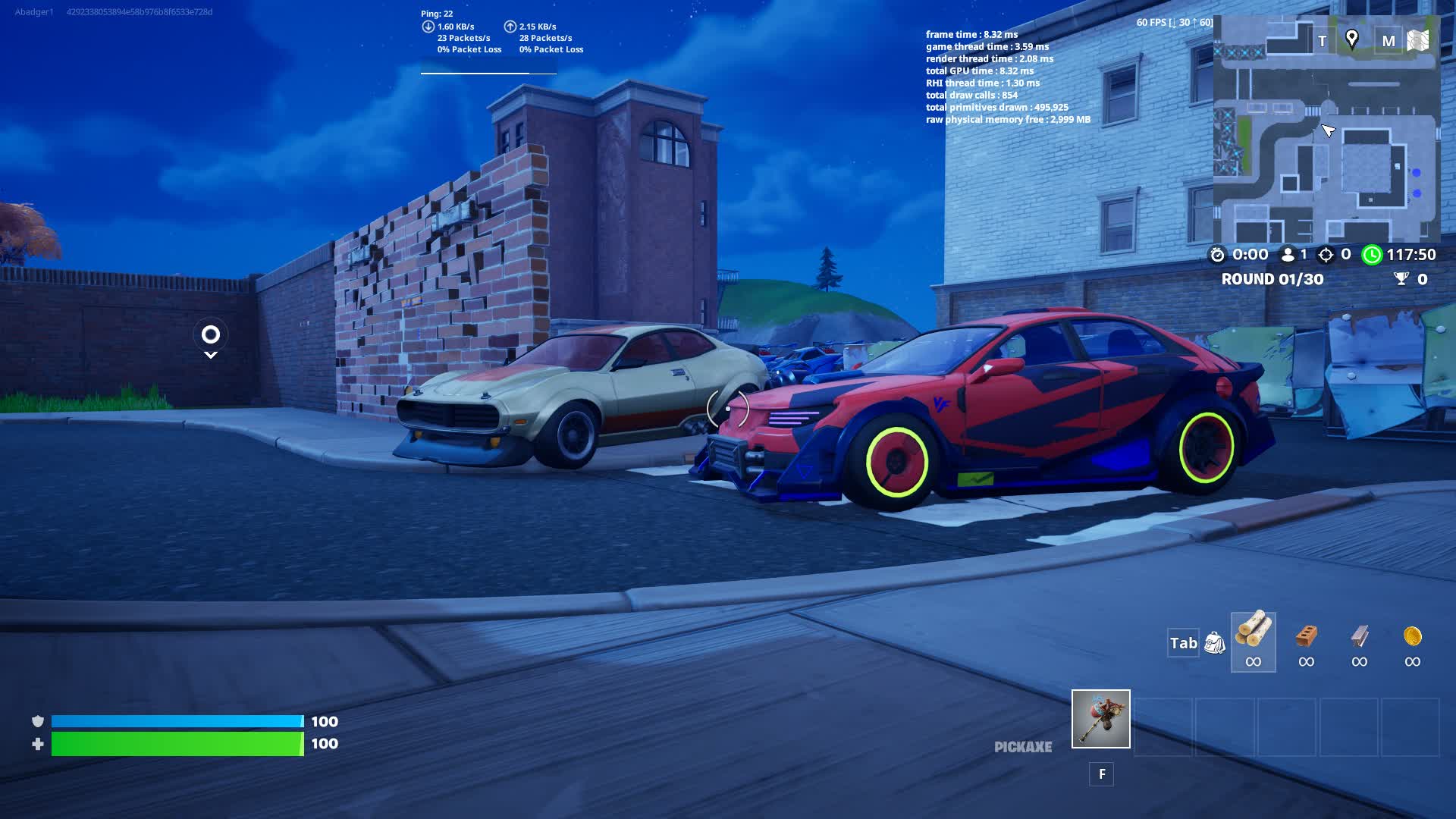Screen dimensions: 1456x819
Task: Click the gold coin resource icon
Action: 1412,637
